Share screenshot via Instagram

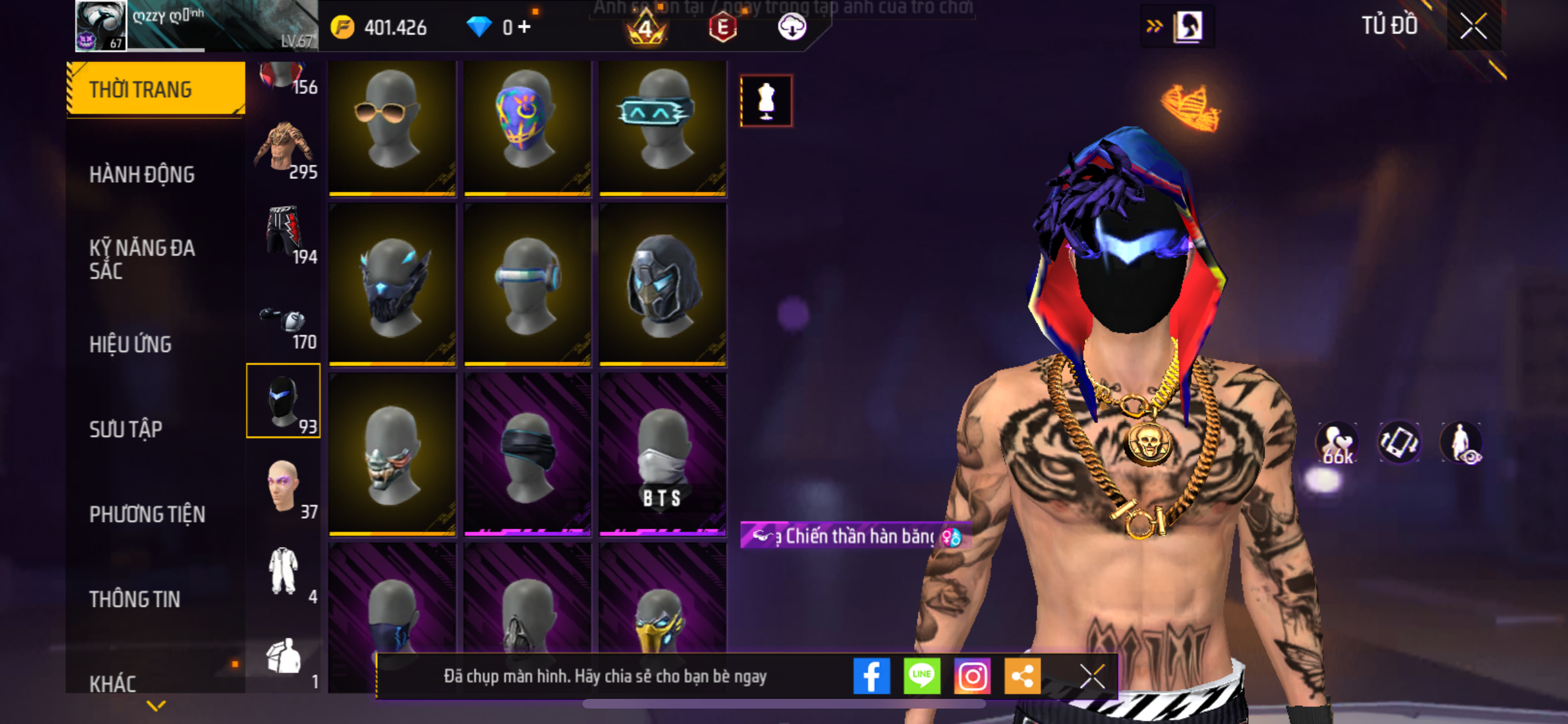click(972, 676)
